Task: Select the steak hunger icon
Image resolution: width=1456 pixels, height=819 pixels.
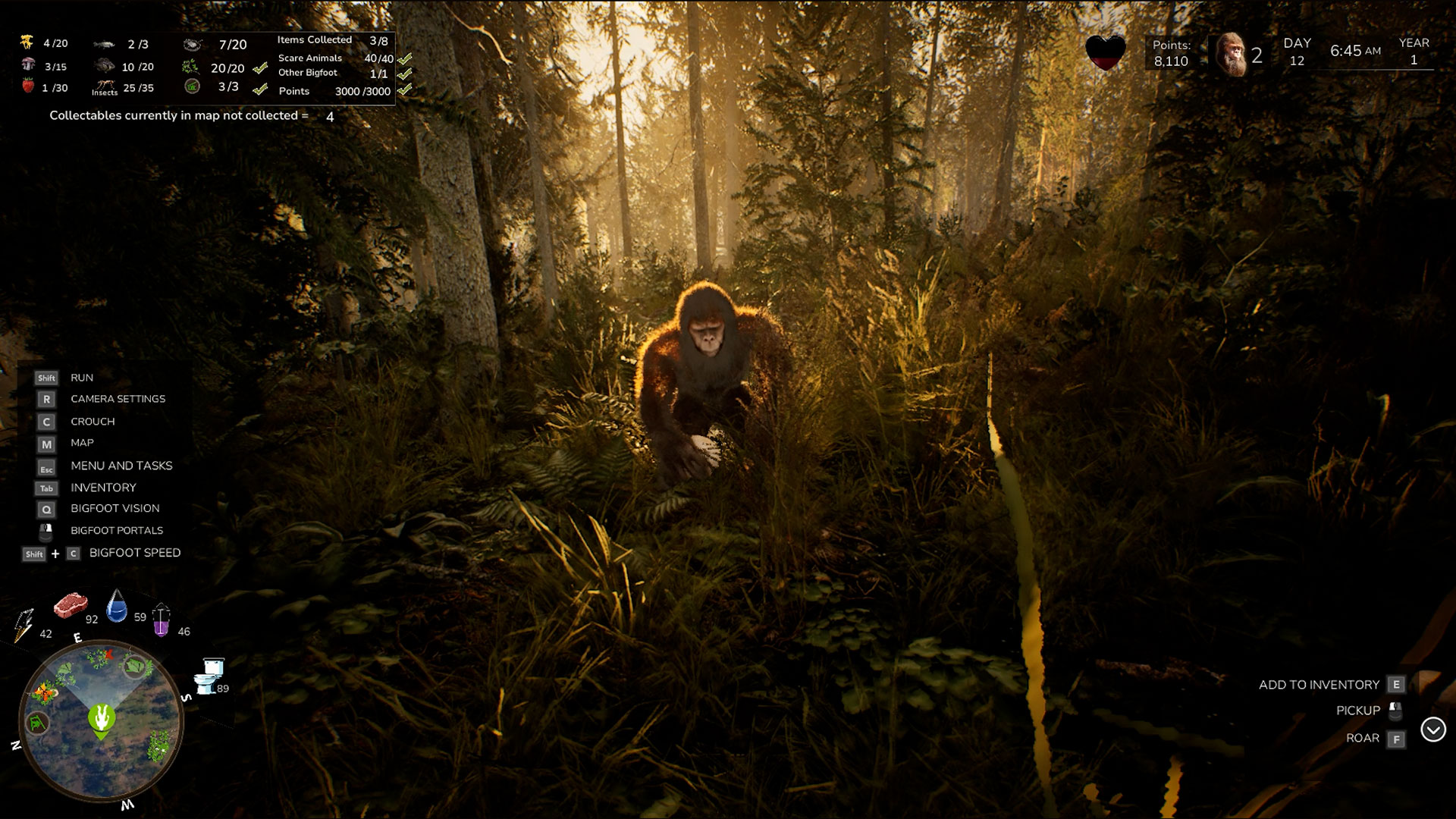Action: click(x=71, y=605)
